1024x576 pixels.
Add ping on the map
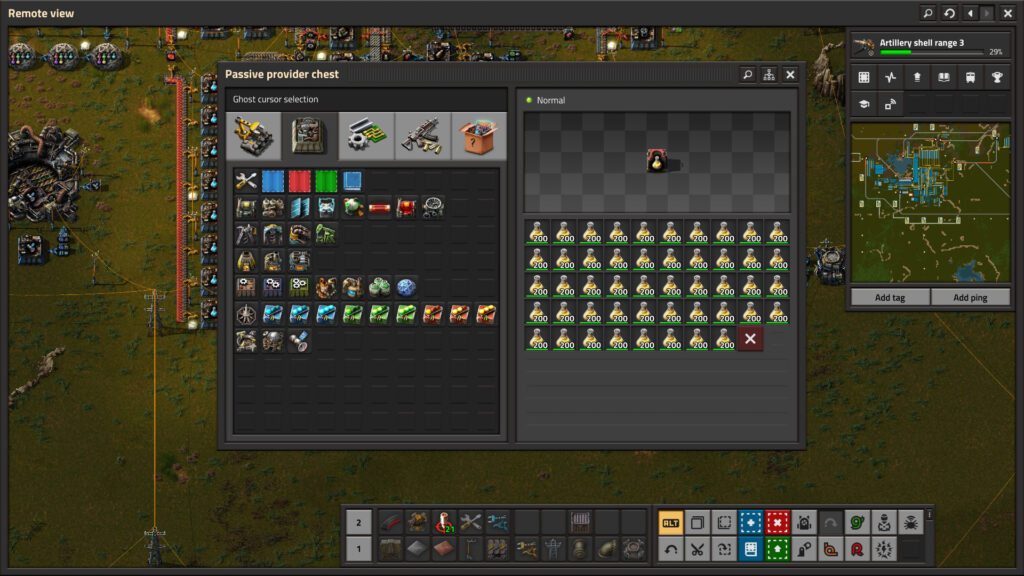coord(970,297)
